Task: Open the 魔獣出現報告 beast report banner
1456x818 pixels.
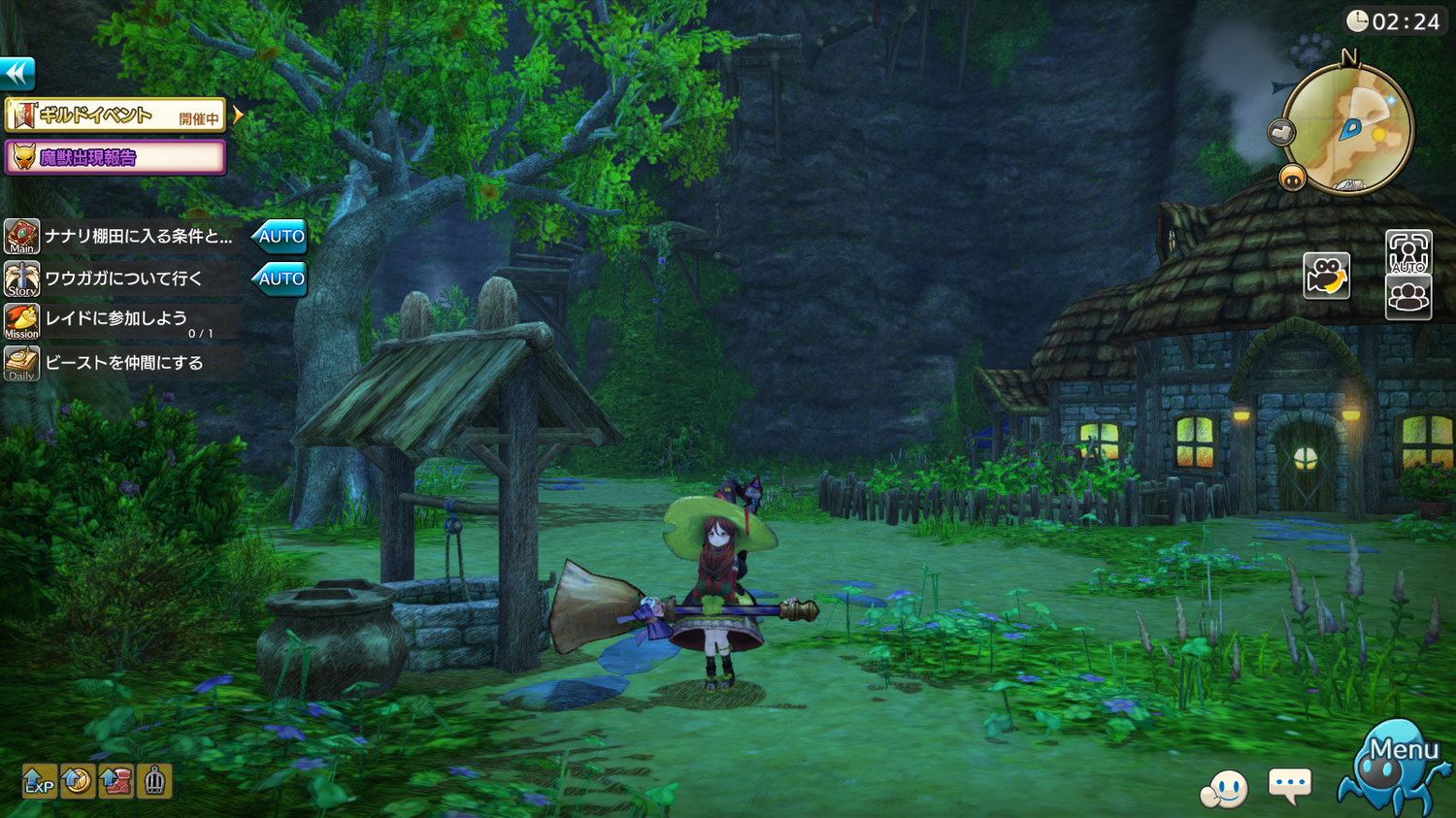Action: [116, 157]
